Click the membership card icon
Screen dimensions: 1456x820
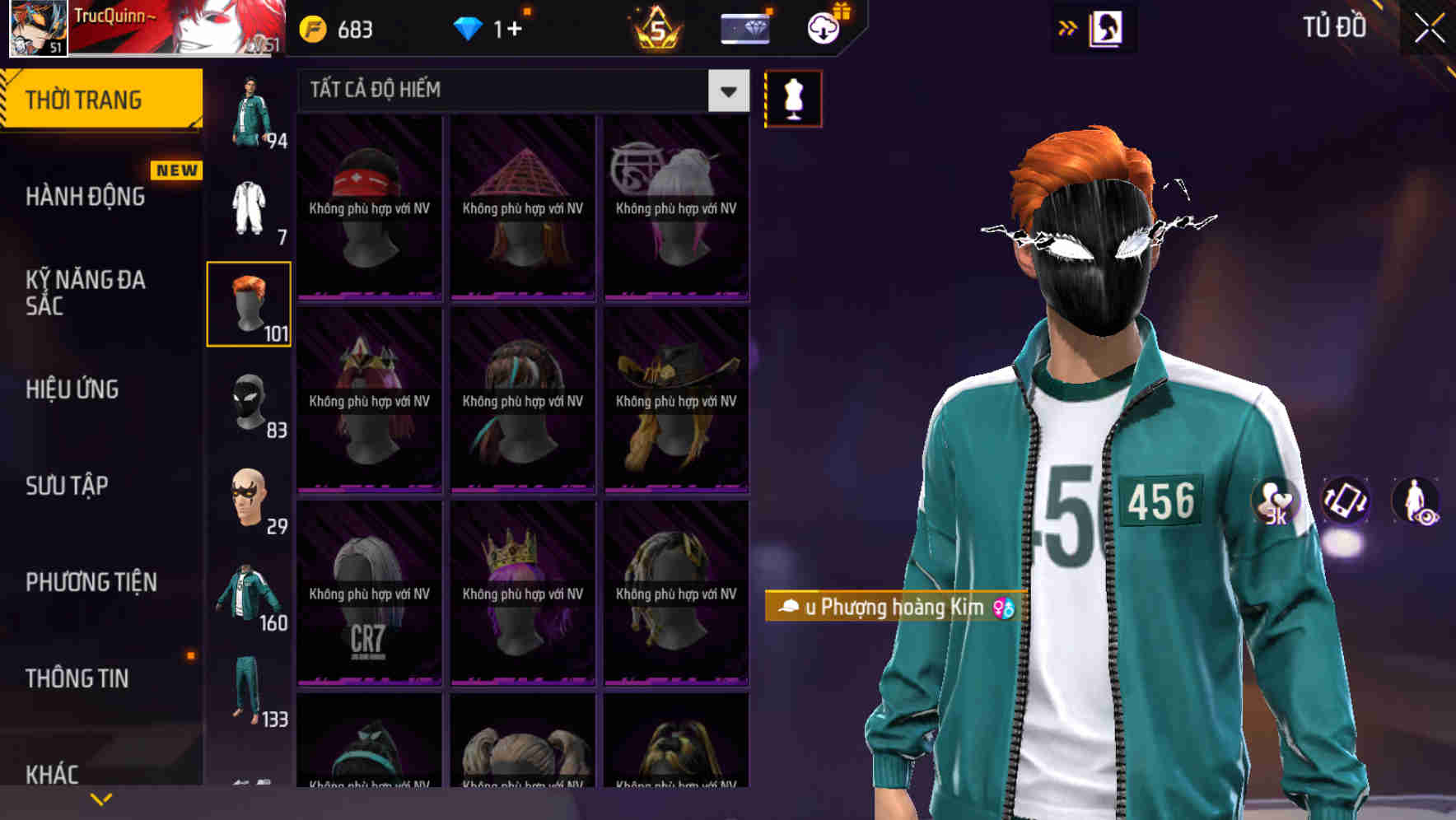744,27
